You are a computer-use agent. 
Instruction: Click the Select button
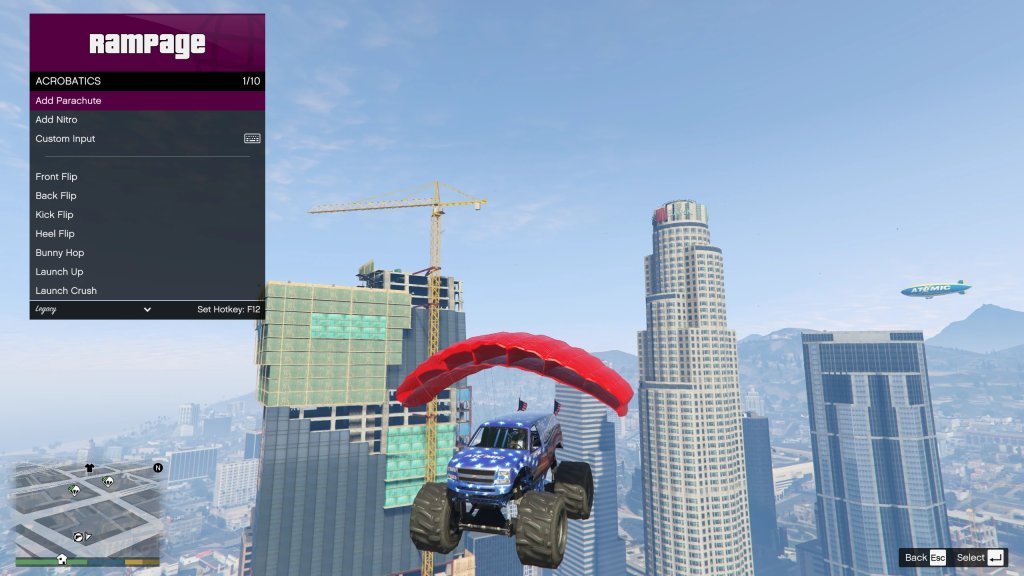tap(980, 558)
